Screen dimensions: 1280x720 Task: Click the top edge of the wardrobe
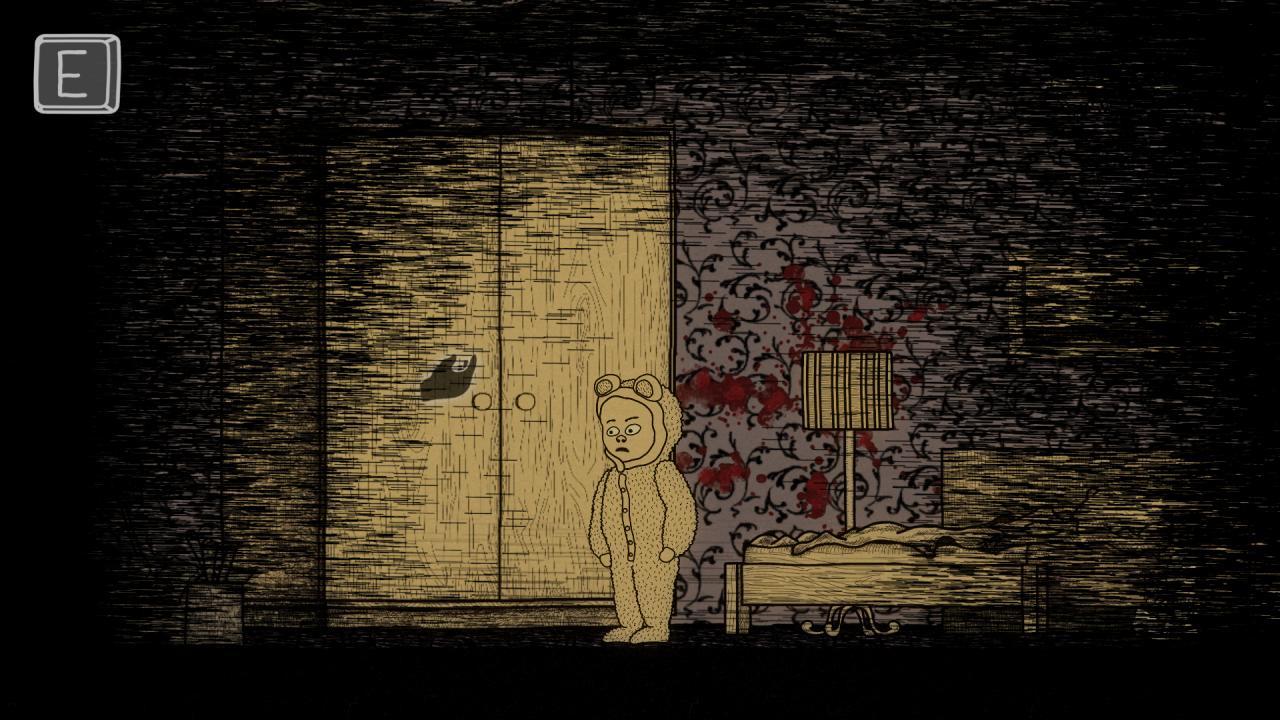[x=500, y=135]
